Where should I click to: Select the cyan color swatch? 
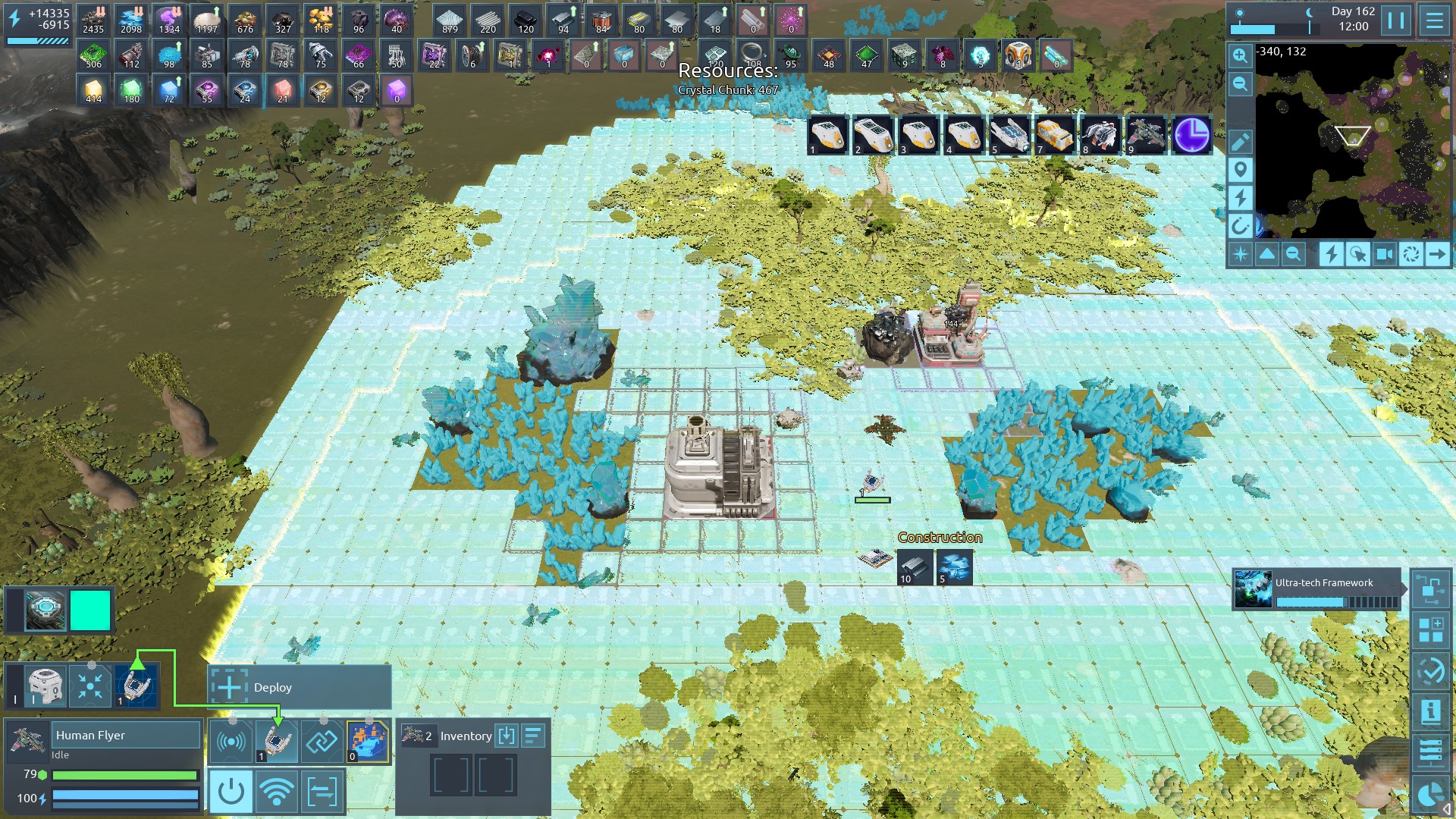pyautogui.click(x=90, y=611)
